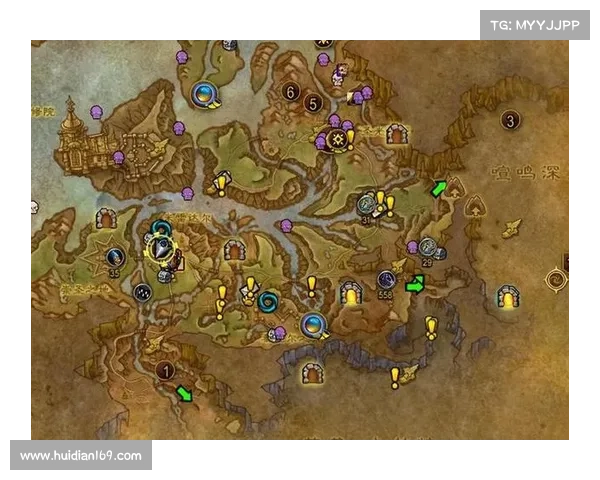Choose the numbered marker 5
This screenshot has height=480, width=600.
313,102
